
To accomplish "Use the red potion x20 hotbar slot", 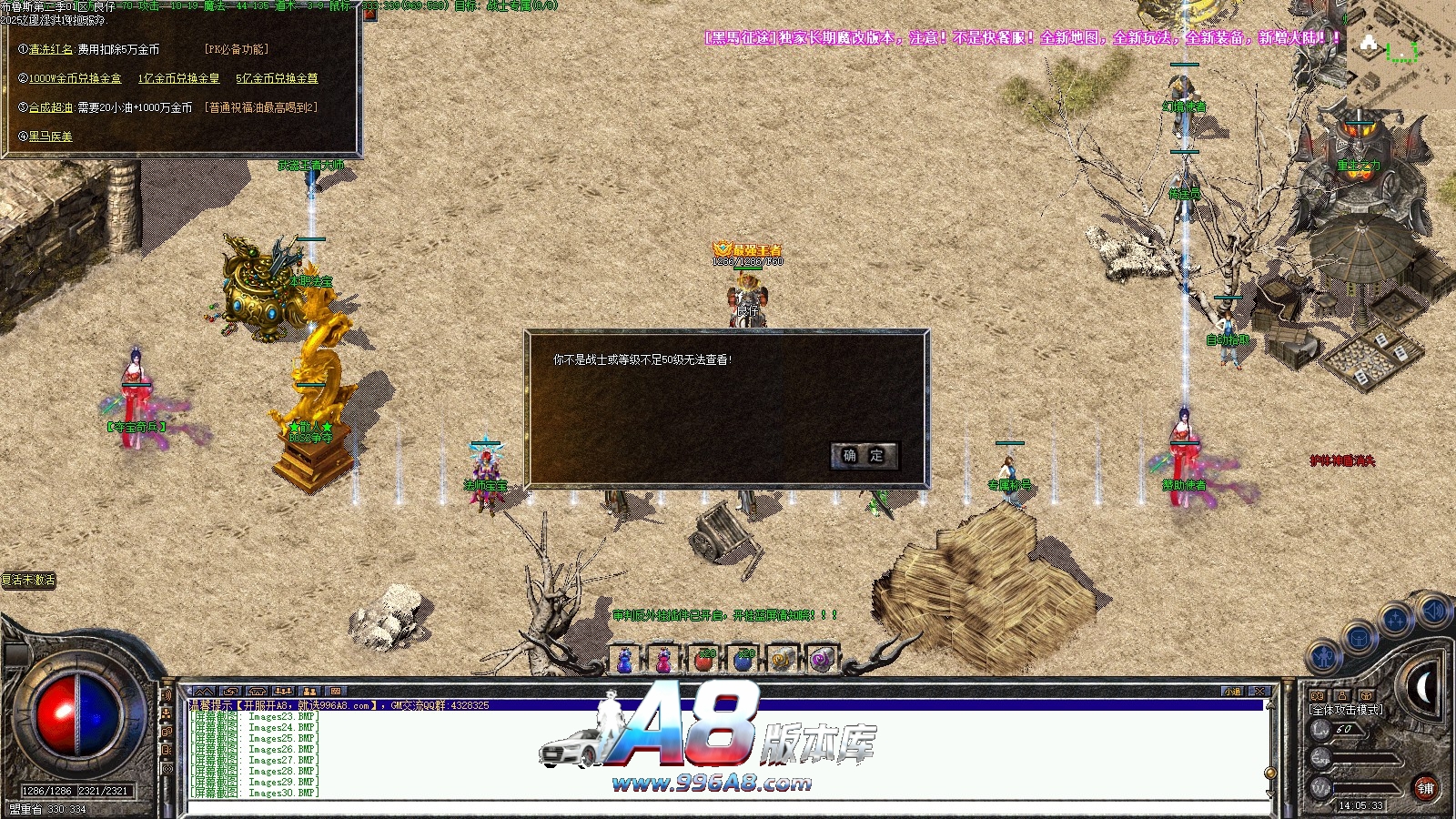I will coord(703,660).
